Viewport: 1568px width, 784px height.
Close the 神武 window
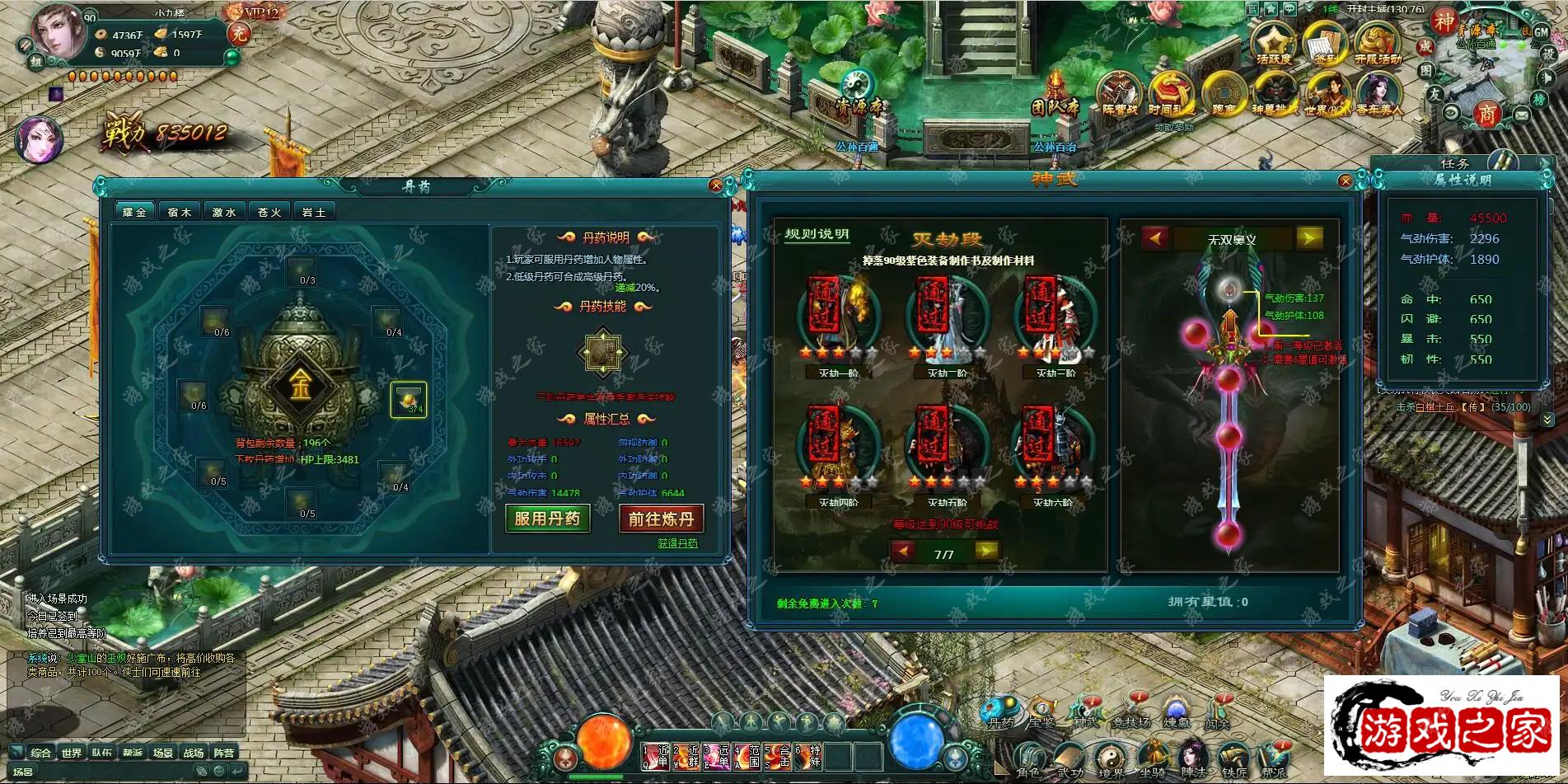[x=1346, y=181]
